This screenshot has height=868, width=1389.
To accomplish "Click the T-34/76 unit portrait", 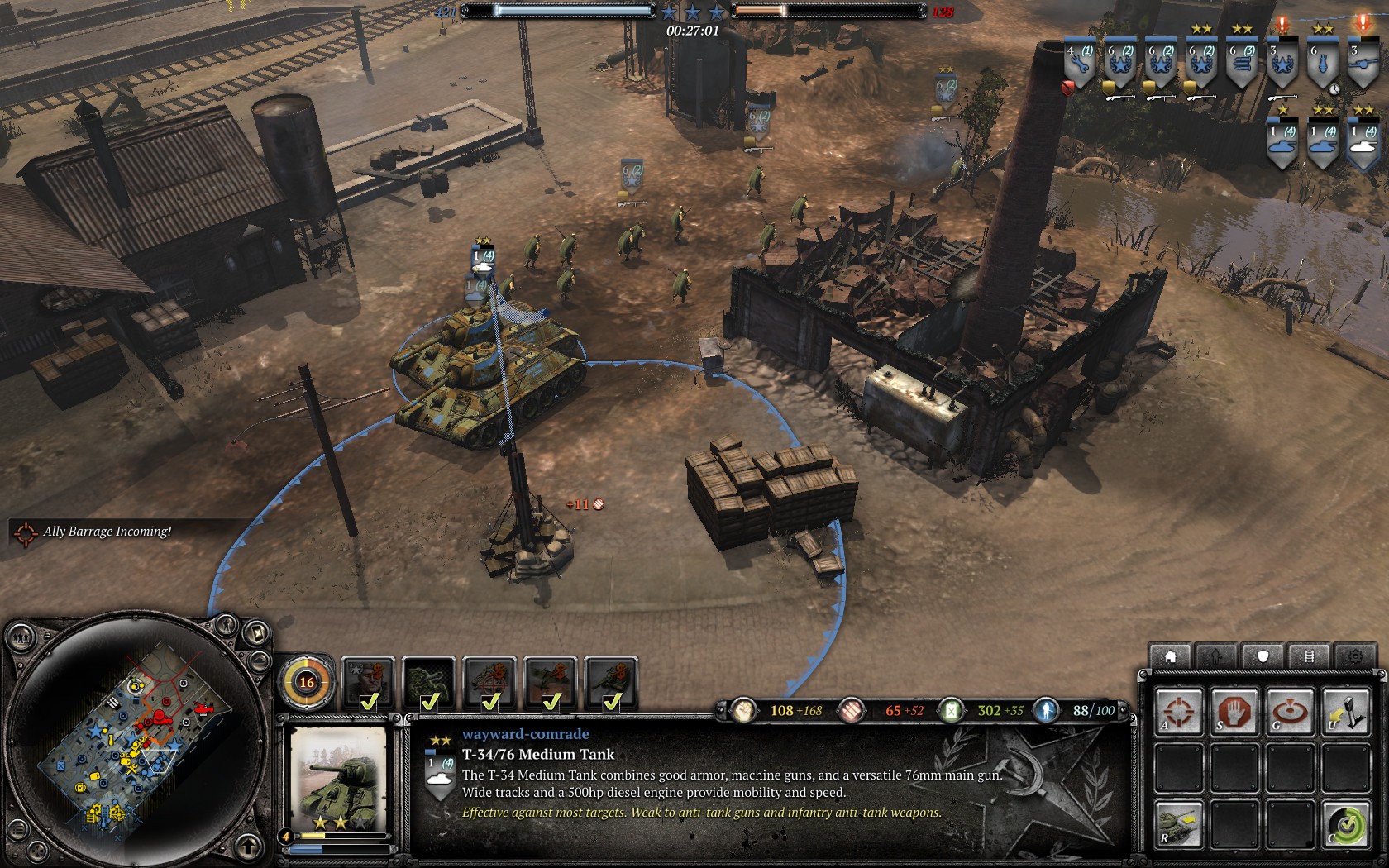I will [x=337, y=778].
